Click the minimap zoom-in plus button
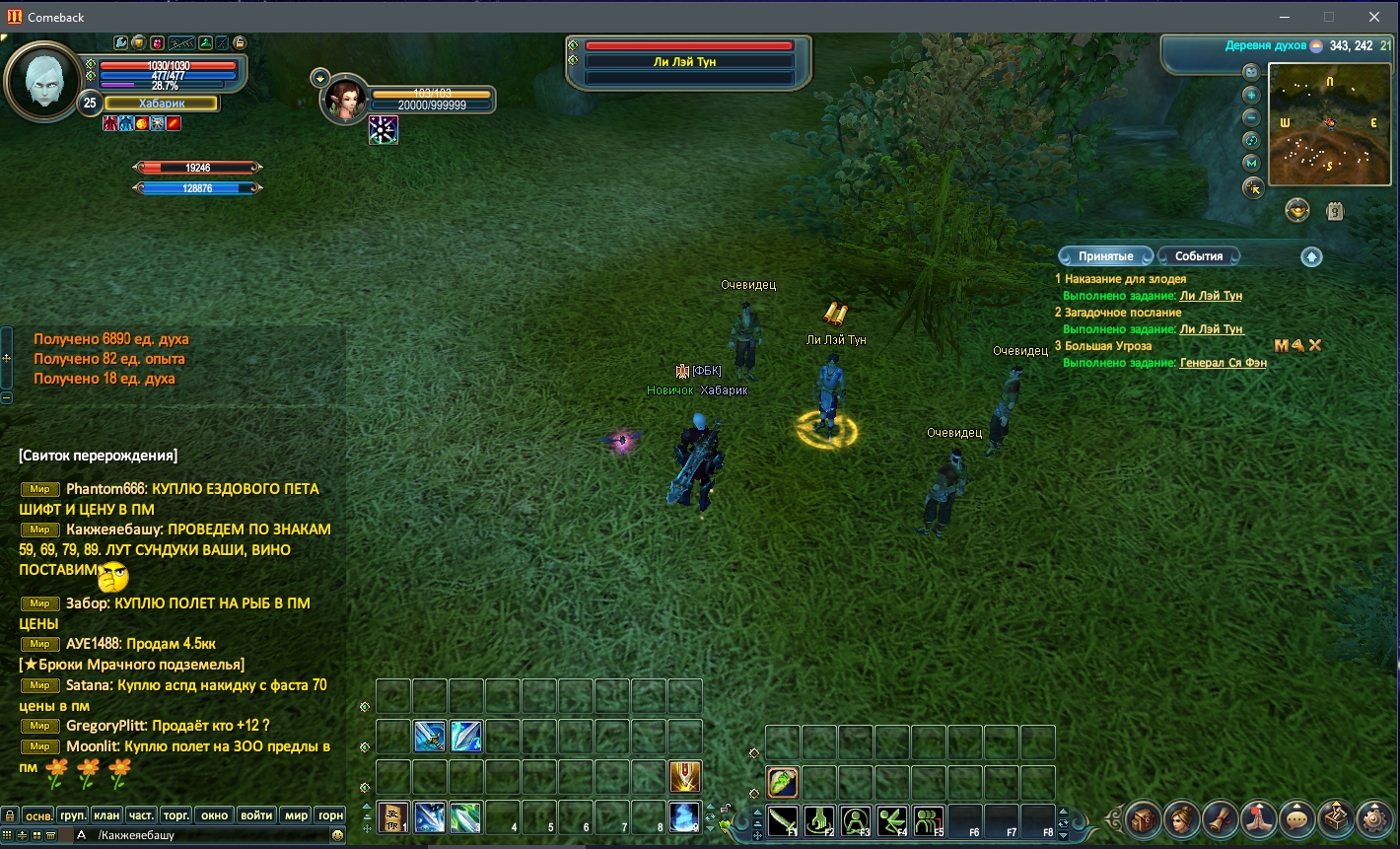The height and width of the screenshot is (849, 1400). point(1252,96)
